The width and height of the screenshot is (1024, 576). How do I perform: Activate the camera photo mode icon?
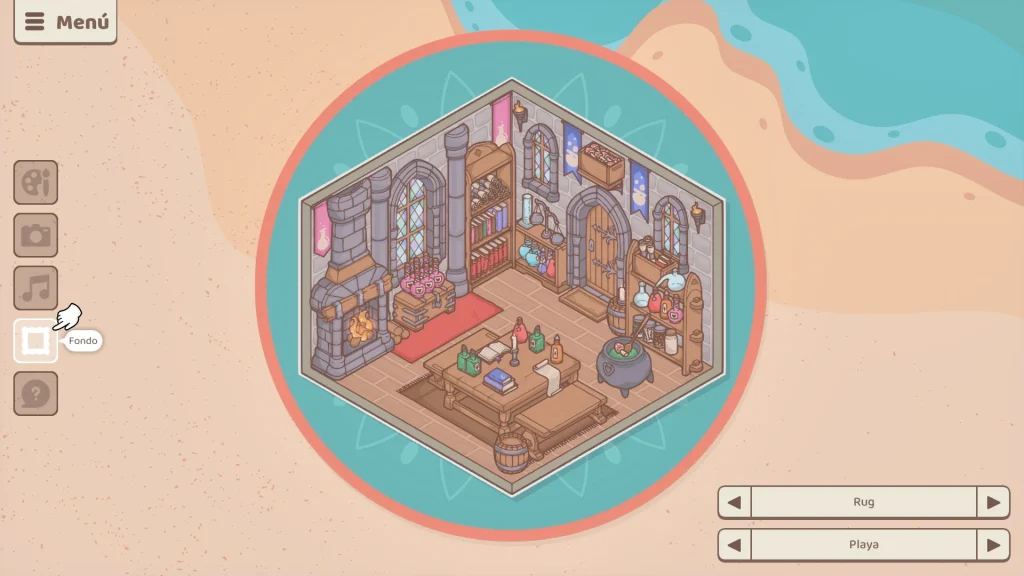[36, 236]
